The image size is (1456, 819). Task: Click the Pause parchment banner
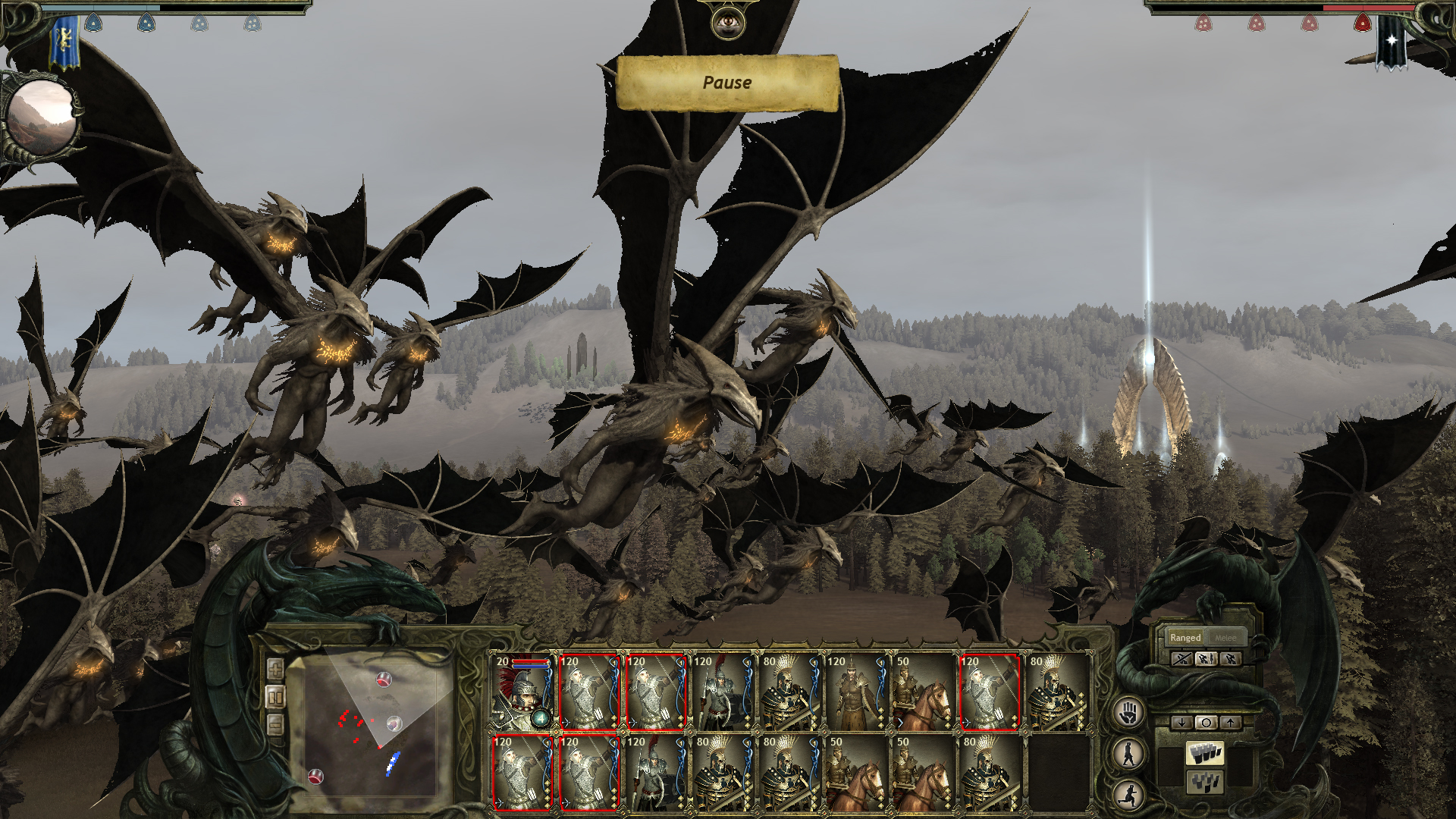(x=727, y=83)
